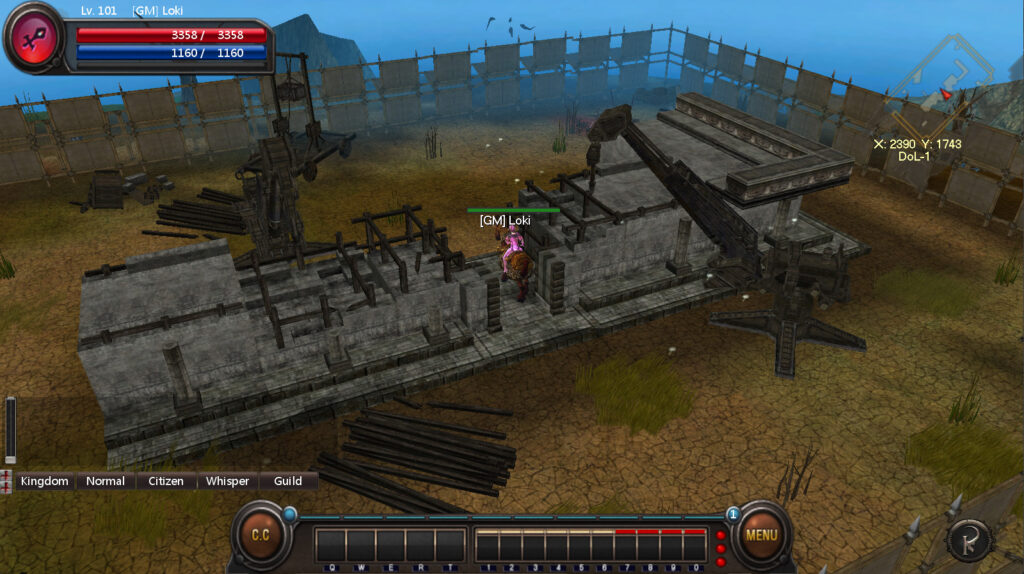The width and height of the screenshot is (1024, 574).
Task: Switch to the Kingdom chat tab
Action: (45, 481)
